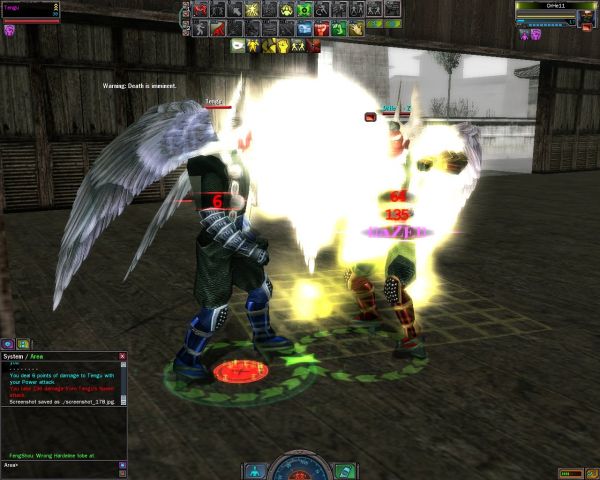Trigger the red figure ability in top hotbar row
The height and width of the screenshot is (480, 600).
(200, 9)
